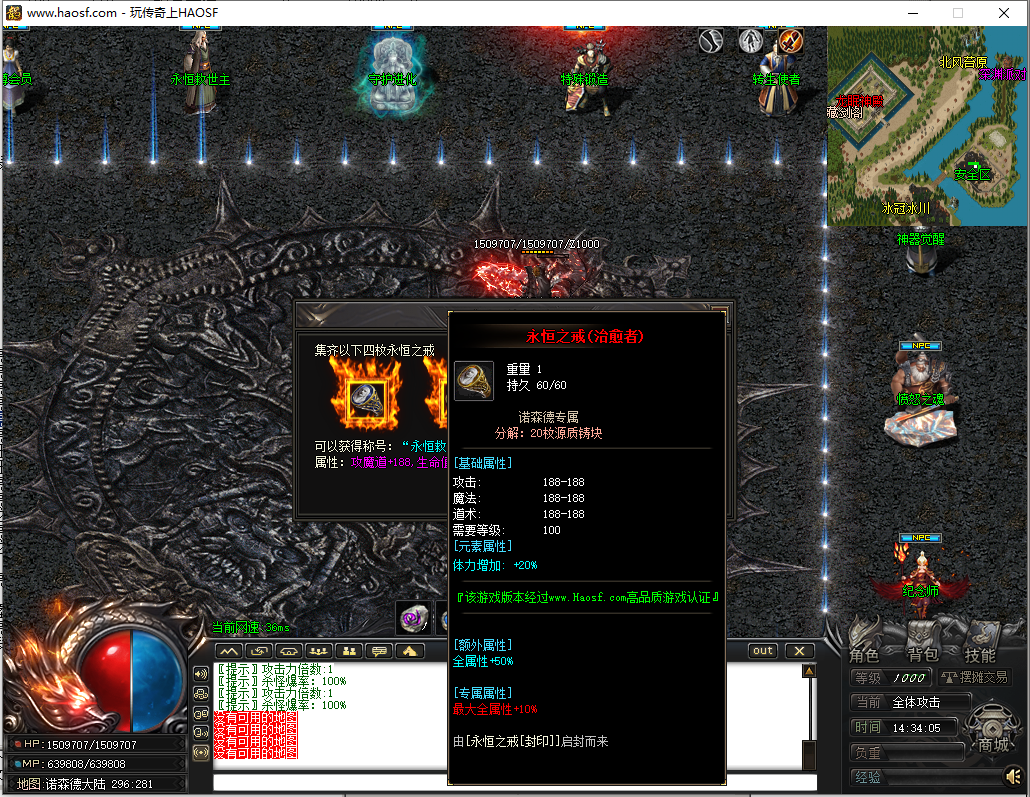Click the chat scrollbar up arrow
Image resolution: width=1030 pixels, height=797 pixels.
point(808,671)
